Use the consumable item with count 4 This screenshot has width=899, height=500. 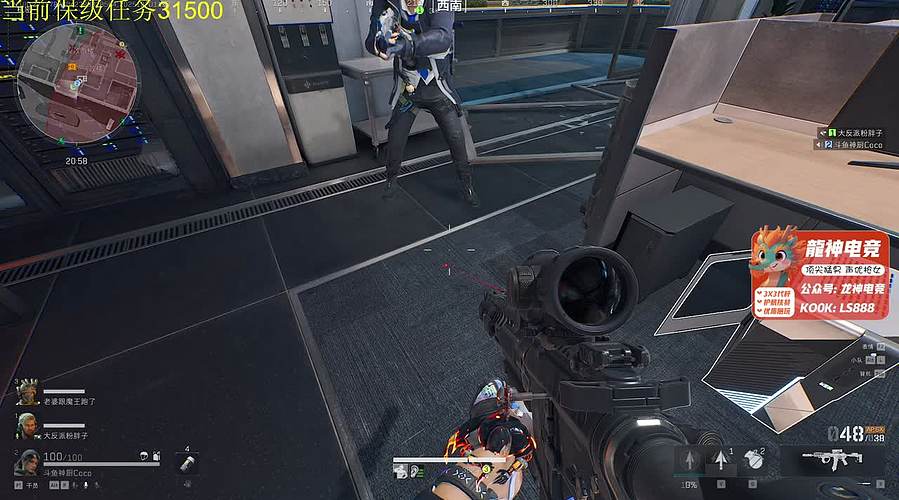(187, 464)
